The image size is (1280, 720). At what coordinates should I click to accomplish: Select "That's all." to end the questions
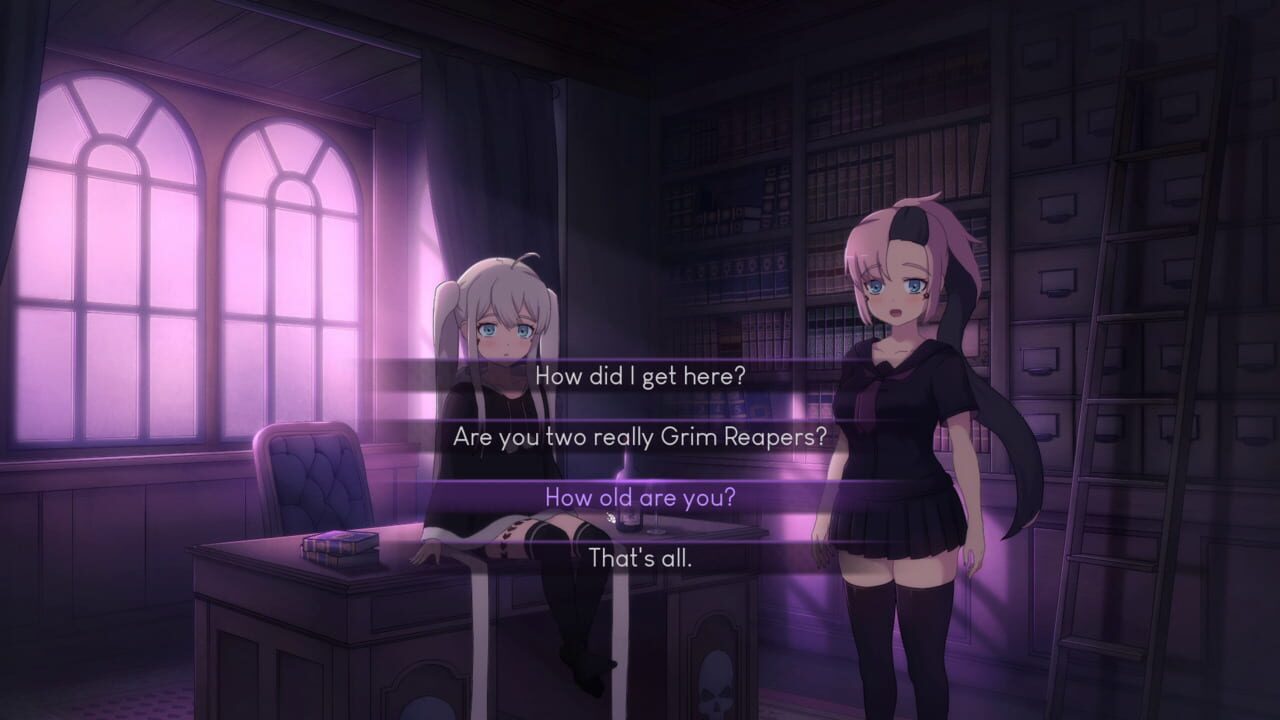pos(640,551)
